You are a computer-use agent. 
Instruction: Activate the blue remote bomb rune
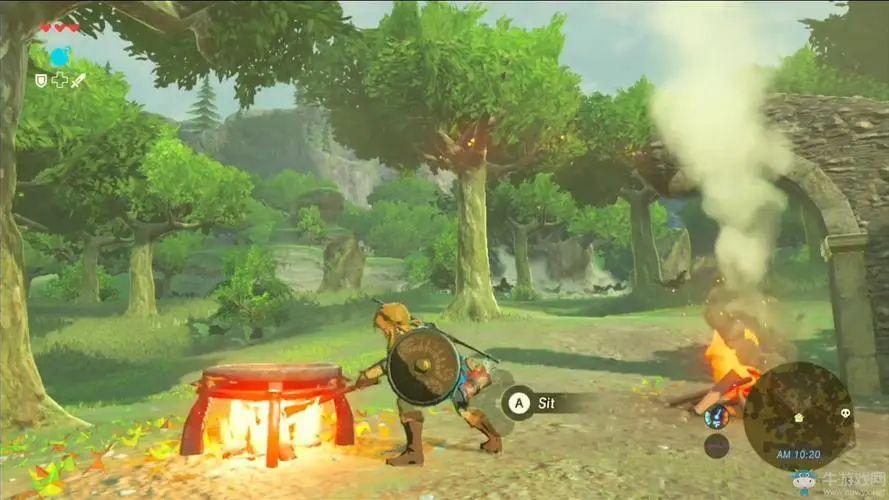click(60, 57)
